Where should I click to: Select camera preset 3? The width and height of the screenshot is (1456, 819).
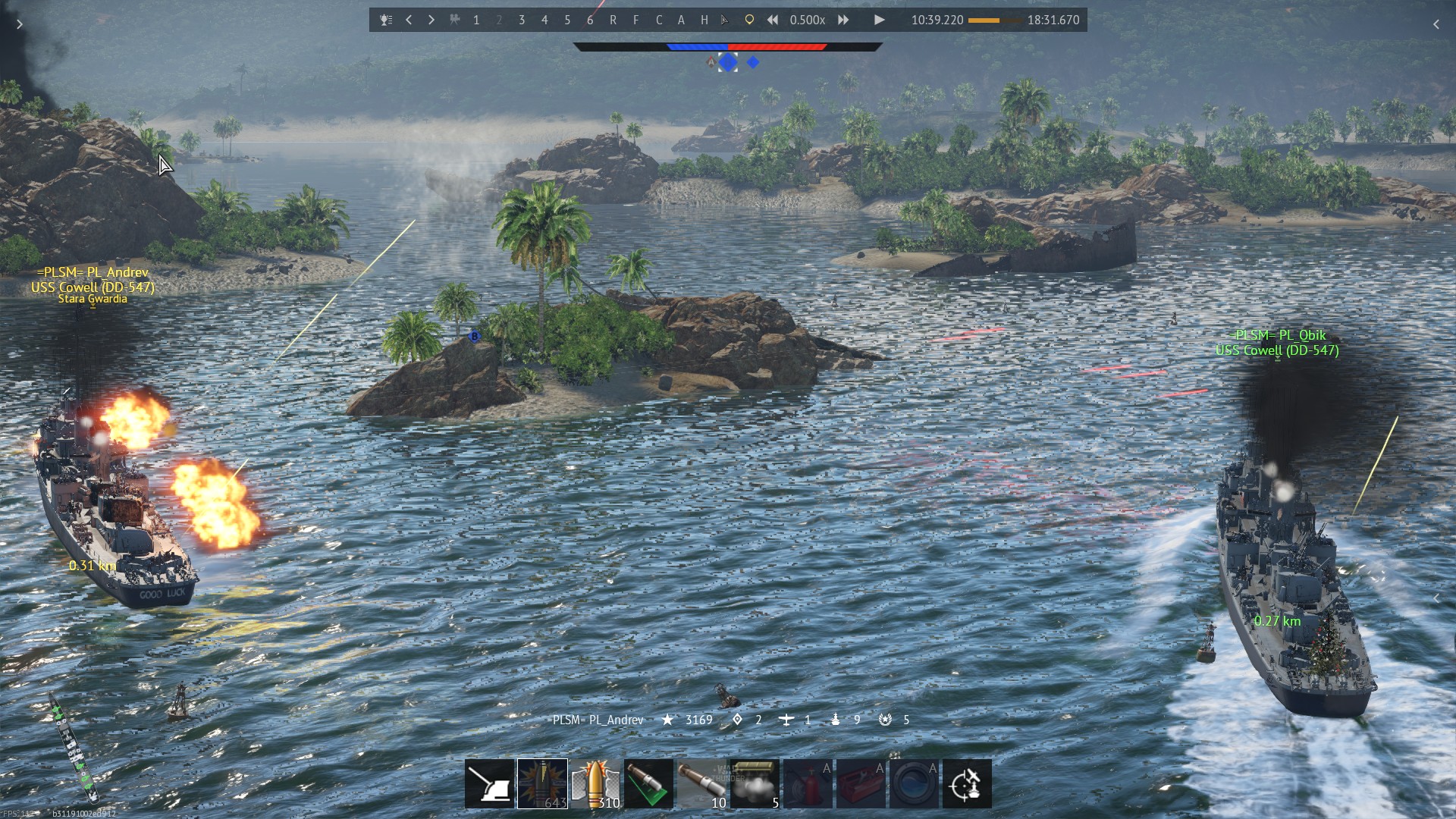pos(522,20)
